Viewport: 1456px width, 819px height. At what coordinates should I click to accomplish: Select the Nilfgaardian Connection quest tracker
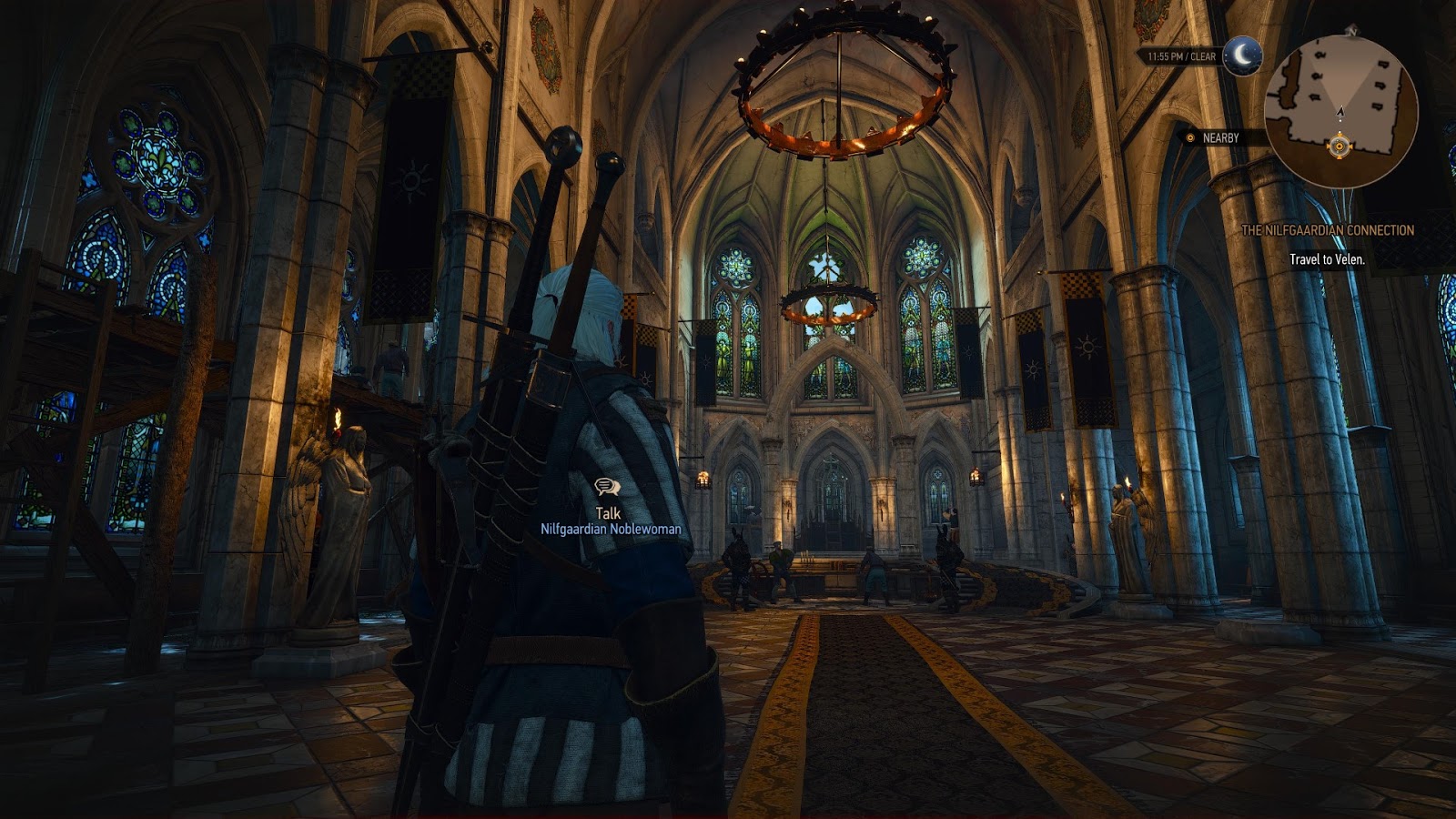1328,230
